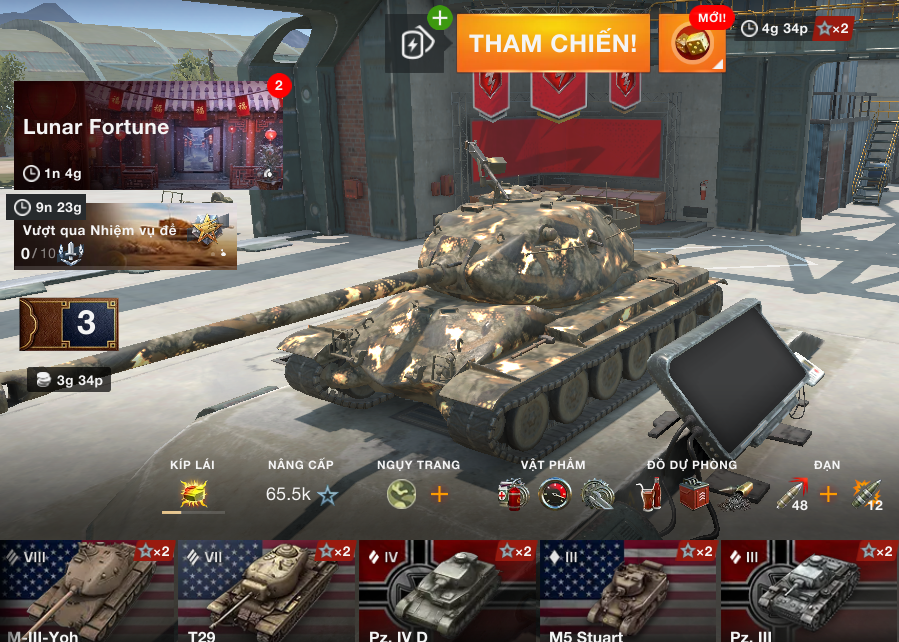
Task: Open the shell slot showing 12 rounds
Action: (866, 494)
